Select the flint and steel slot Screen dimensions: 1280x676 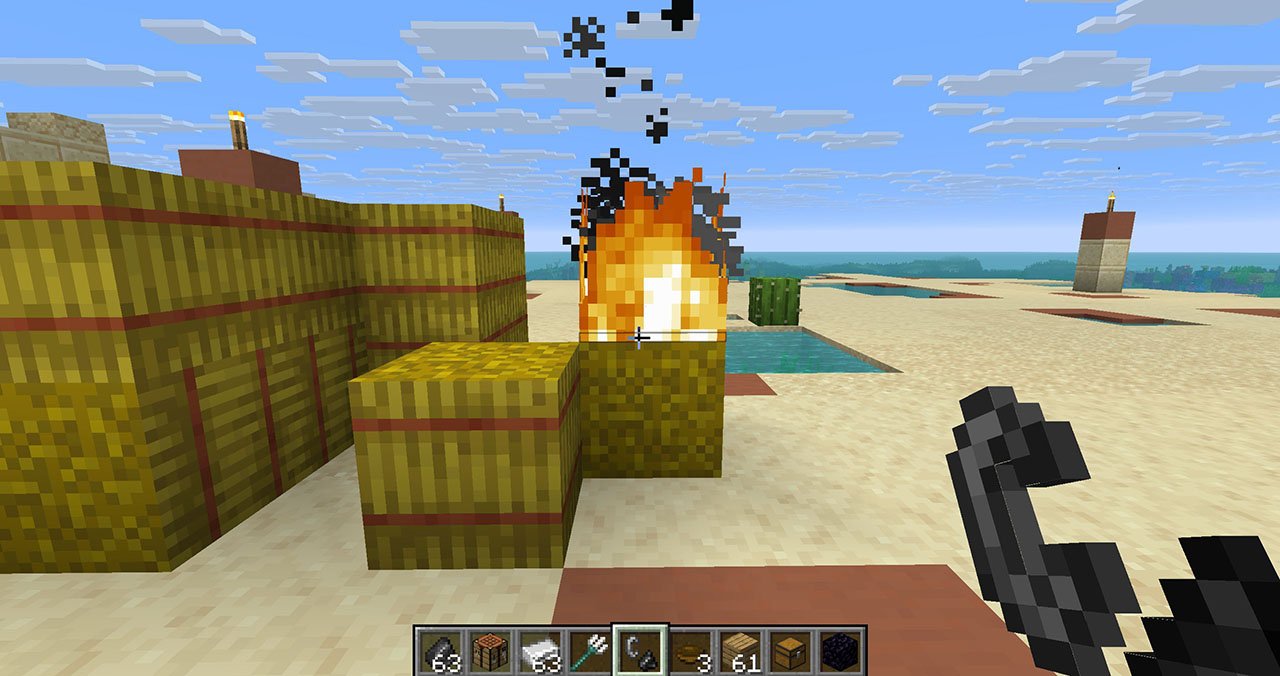click(x=640, y=651)
